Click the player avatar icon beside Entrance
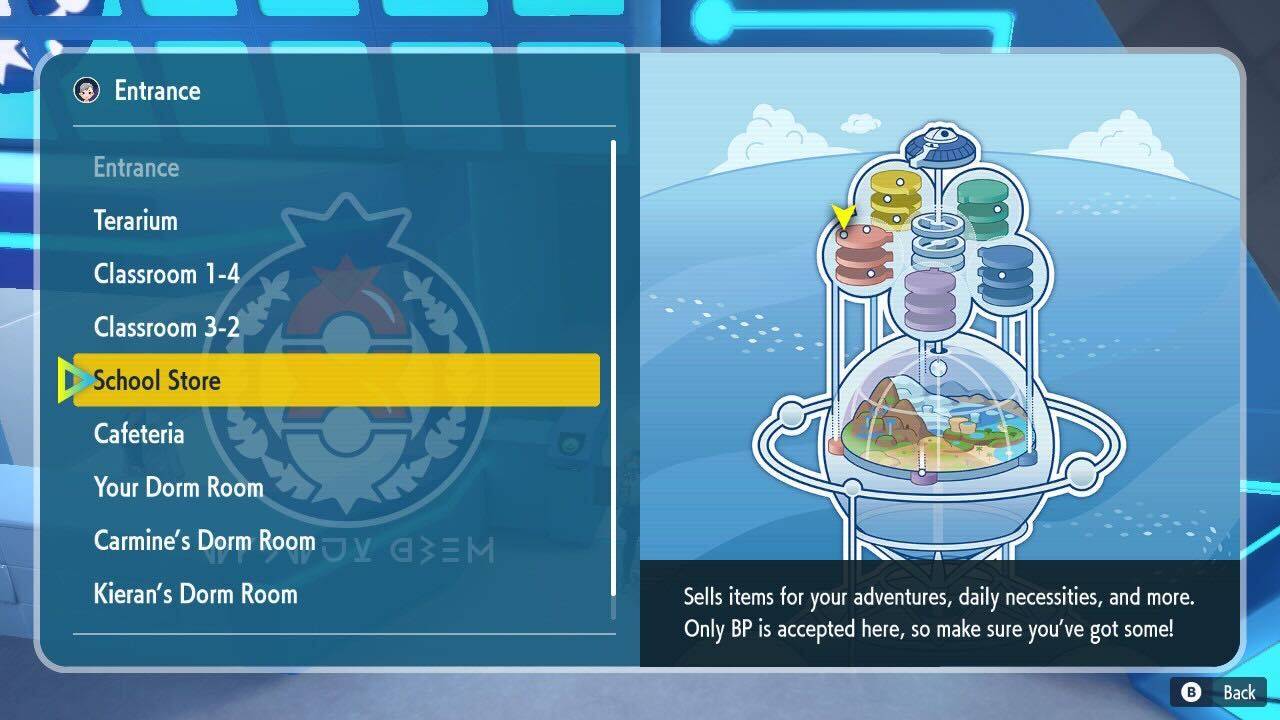1280x720 pixels. [88, 91]
